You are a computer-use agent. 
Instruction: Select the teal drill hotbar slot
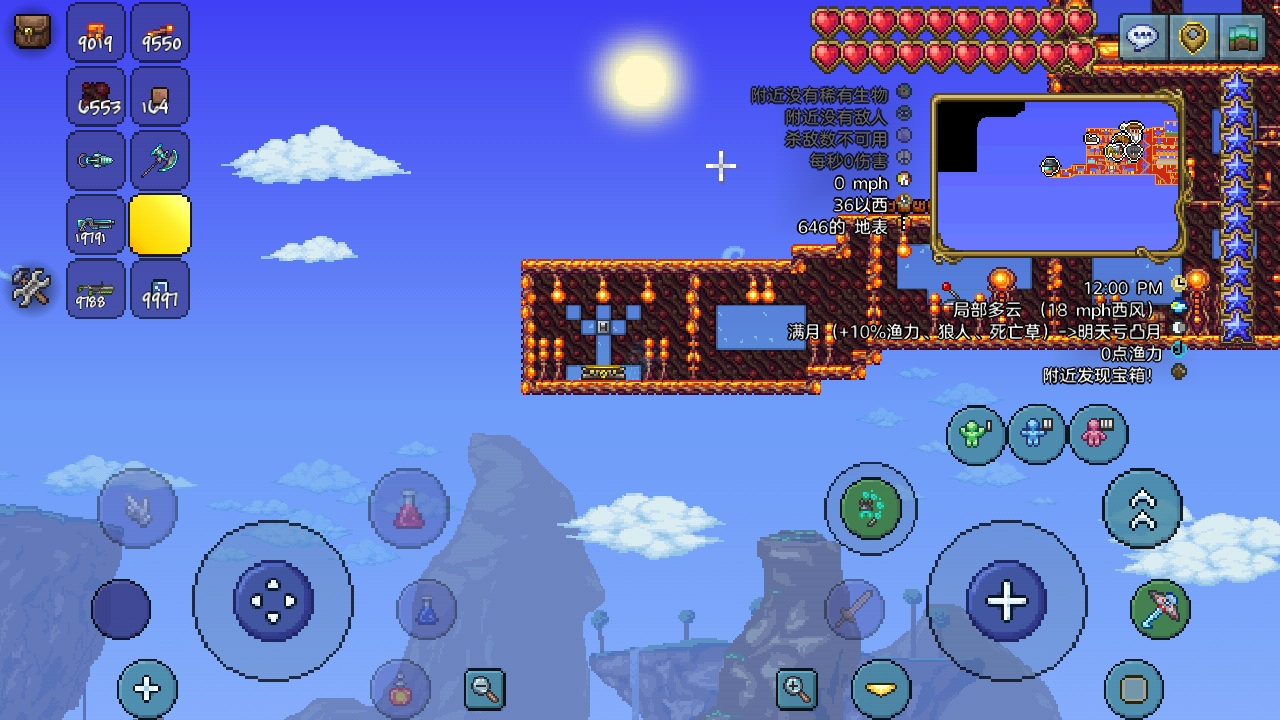click(97, 161)
